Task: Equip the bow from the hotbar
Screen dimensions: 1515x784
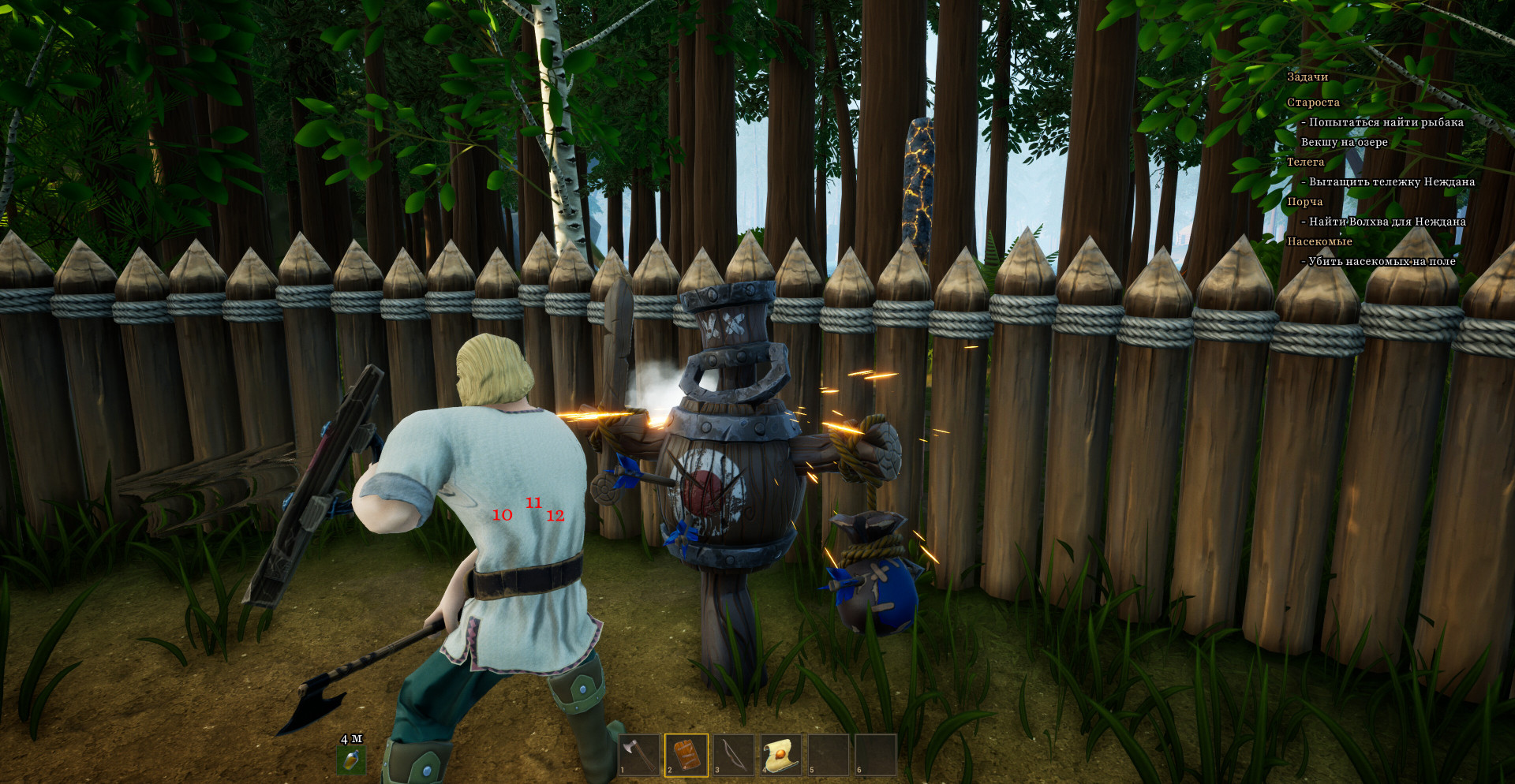Action: pos(734,755)
